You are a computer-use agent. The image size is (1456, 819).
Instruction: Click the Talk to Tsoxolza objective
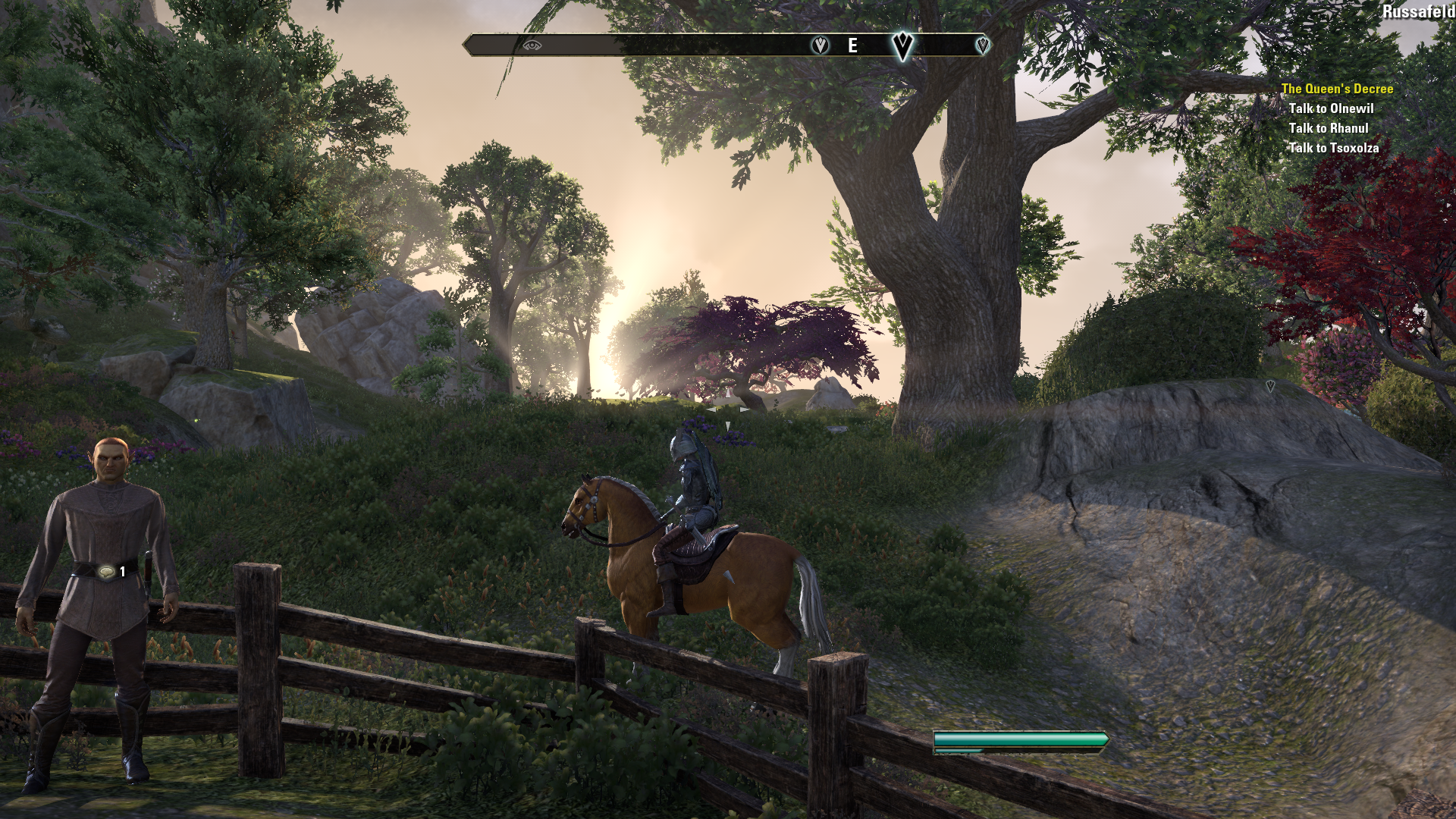1333,148
